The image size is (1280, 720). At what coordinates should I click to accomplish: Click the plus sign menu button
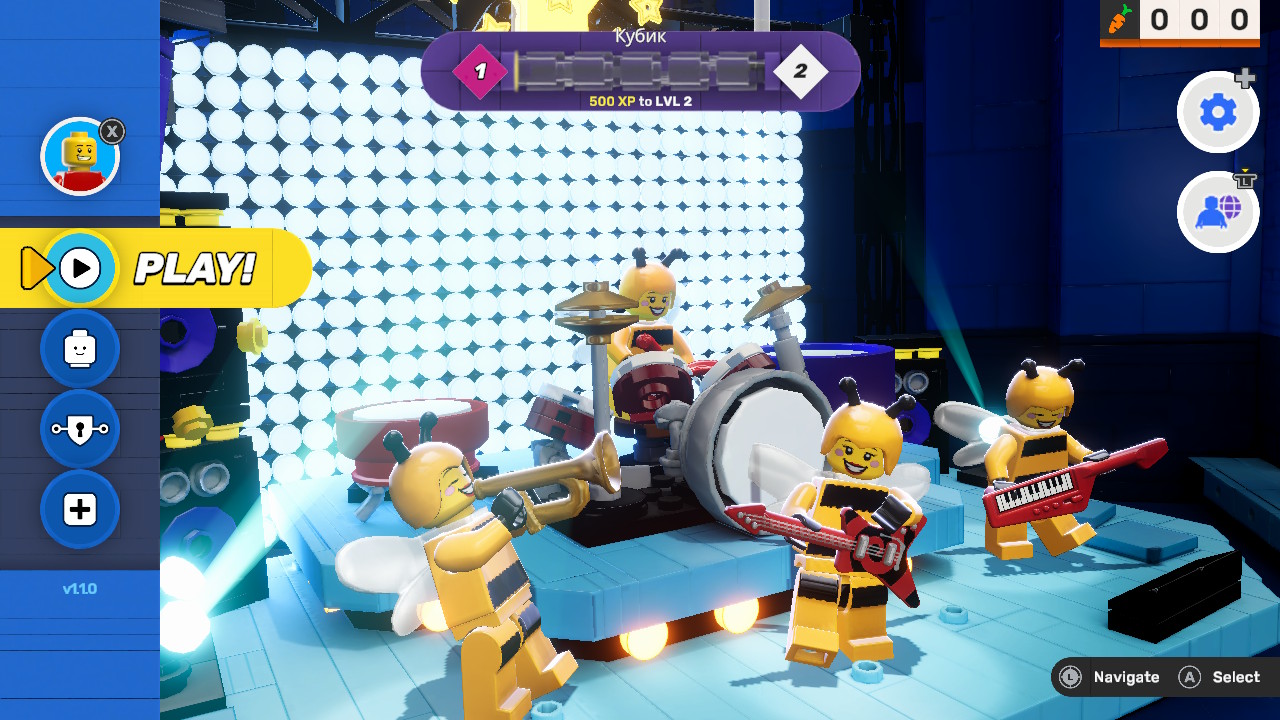click(80, 509)
